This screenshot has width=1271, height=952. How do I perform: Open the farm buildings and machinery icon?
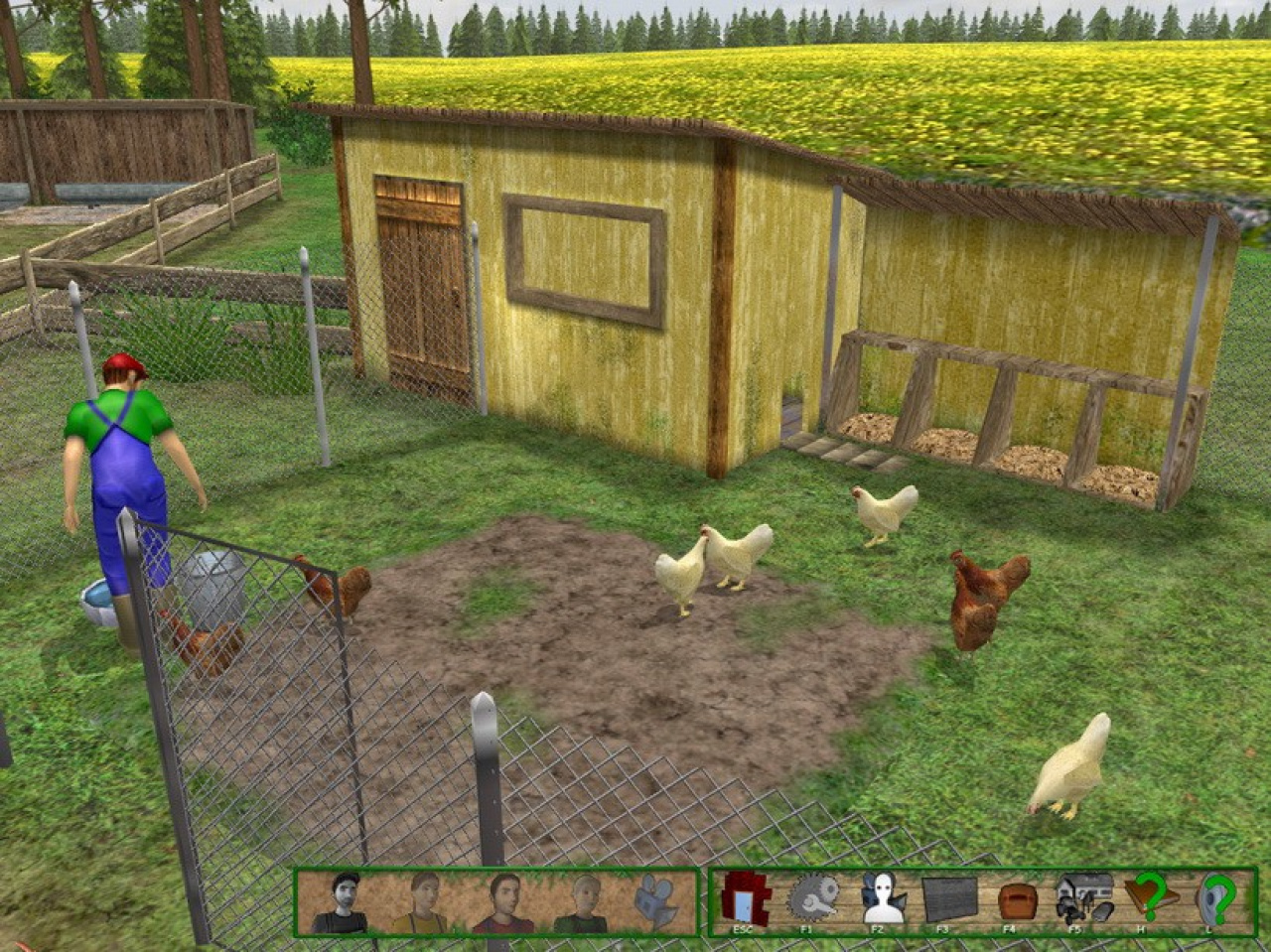[1083, 897]
